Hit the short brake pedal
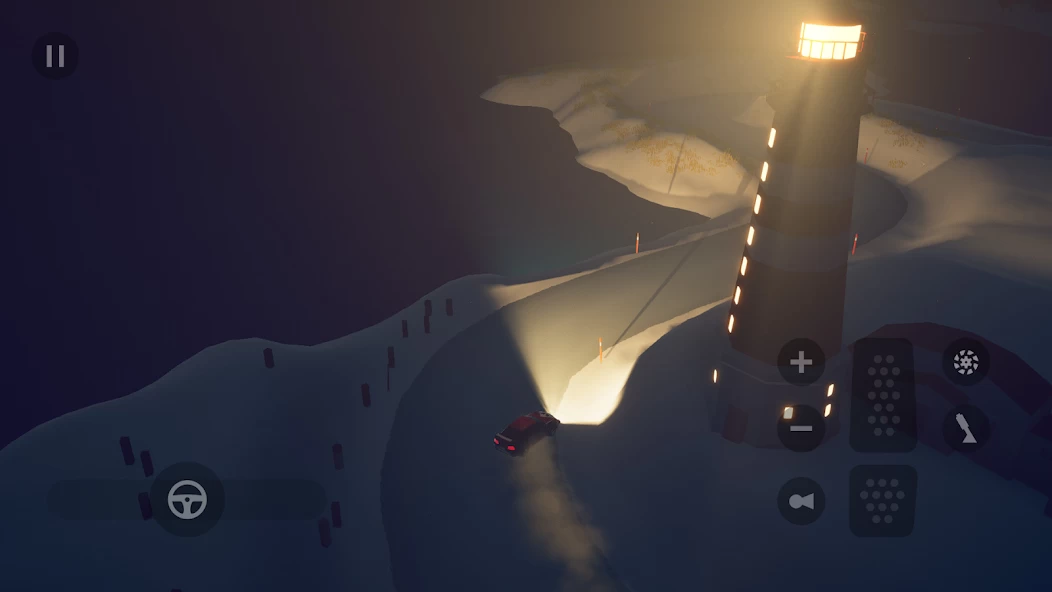The height and width of the screenshot is (592, 1052). (x=883, y=500)
